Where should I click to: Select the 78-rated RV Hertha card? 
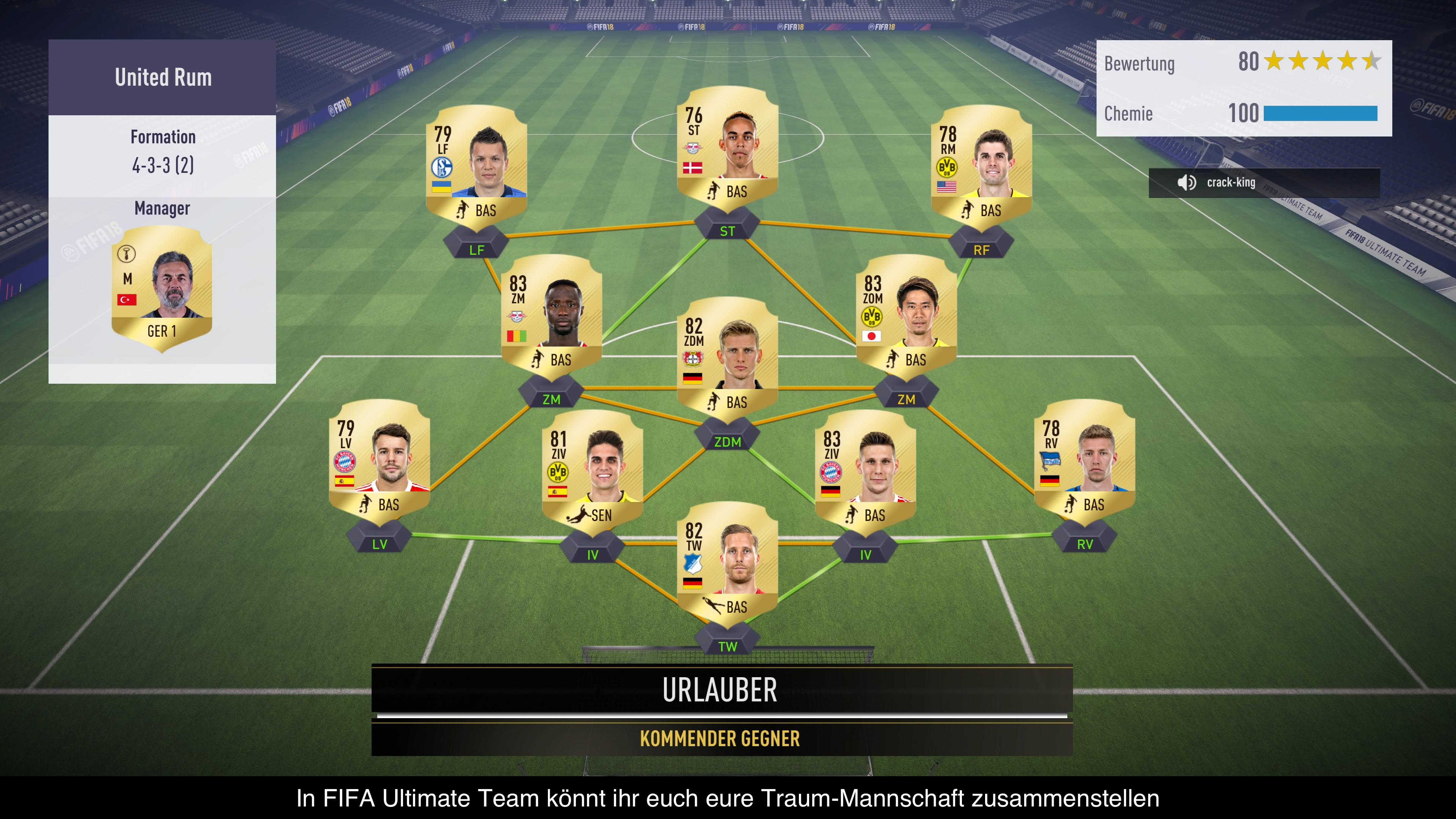[1084, 461]
